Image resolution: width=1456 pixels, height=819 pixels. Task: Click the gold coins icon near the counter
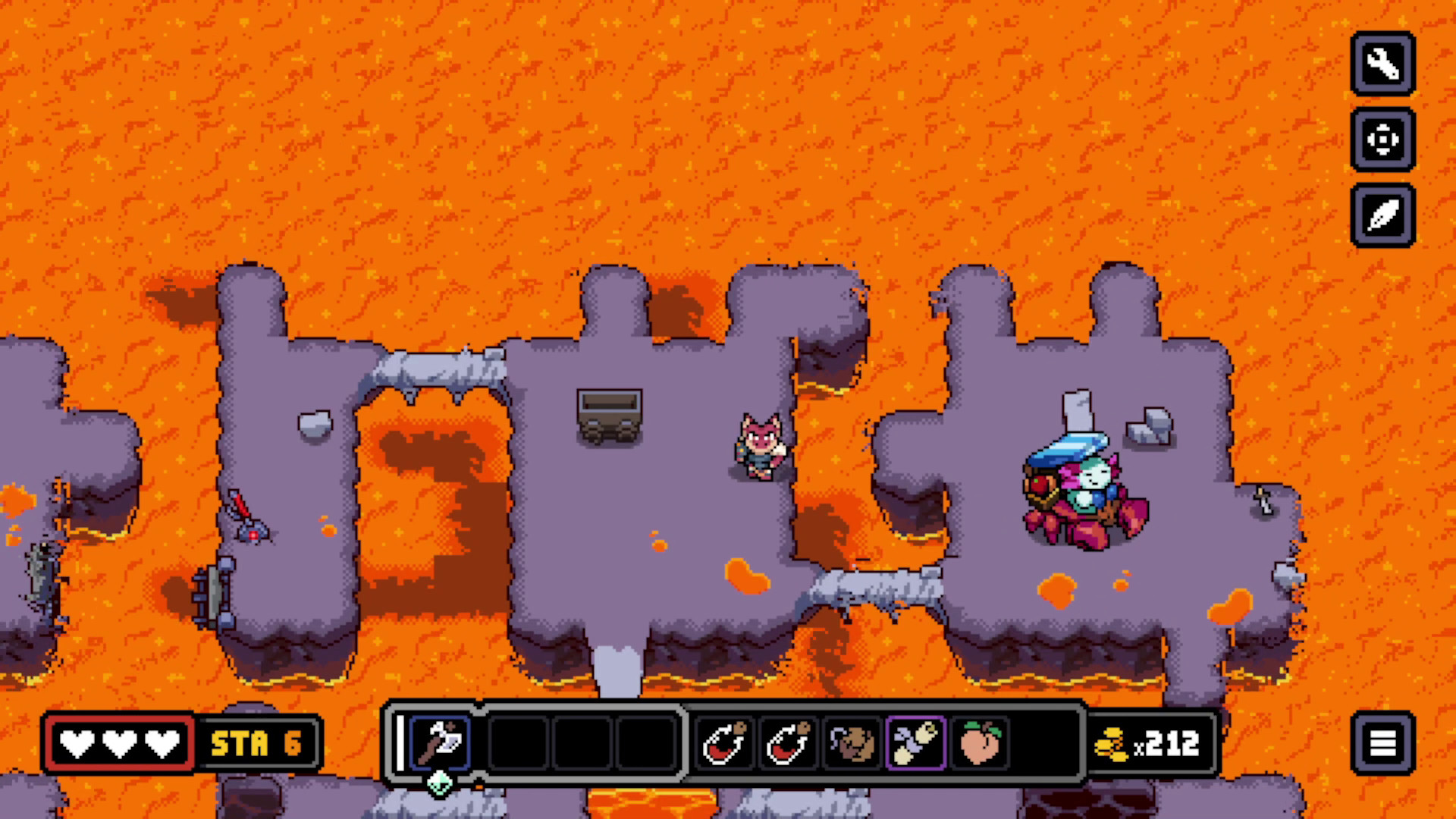click(1112, 745)
